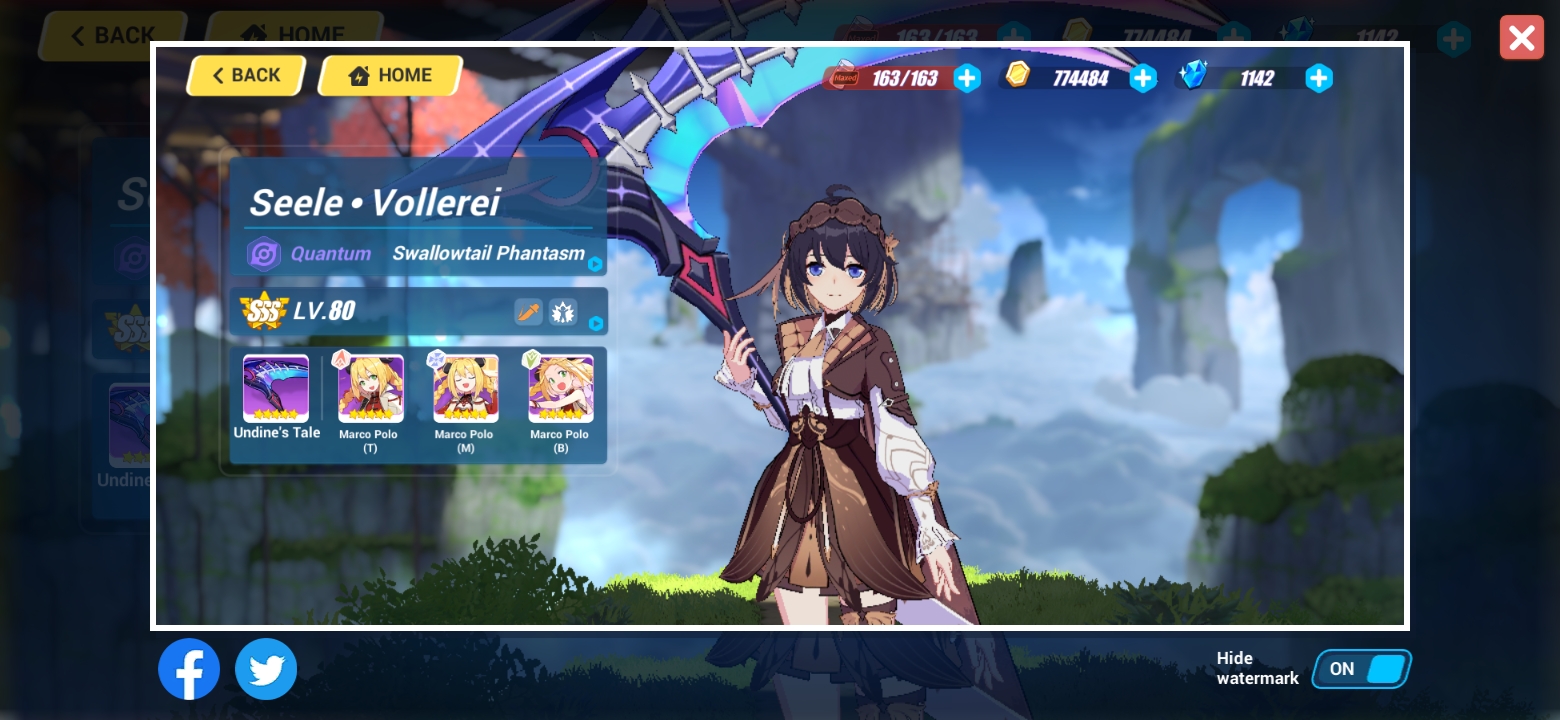Select the Marco Polo (T) stigma thumbnail
The height and width of the screenshot is (720, 1560).
pyautogui.click(x=369, y=388)
